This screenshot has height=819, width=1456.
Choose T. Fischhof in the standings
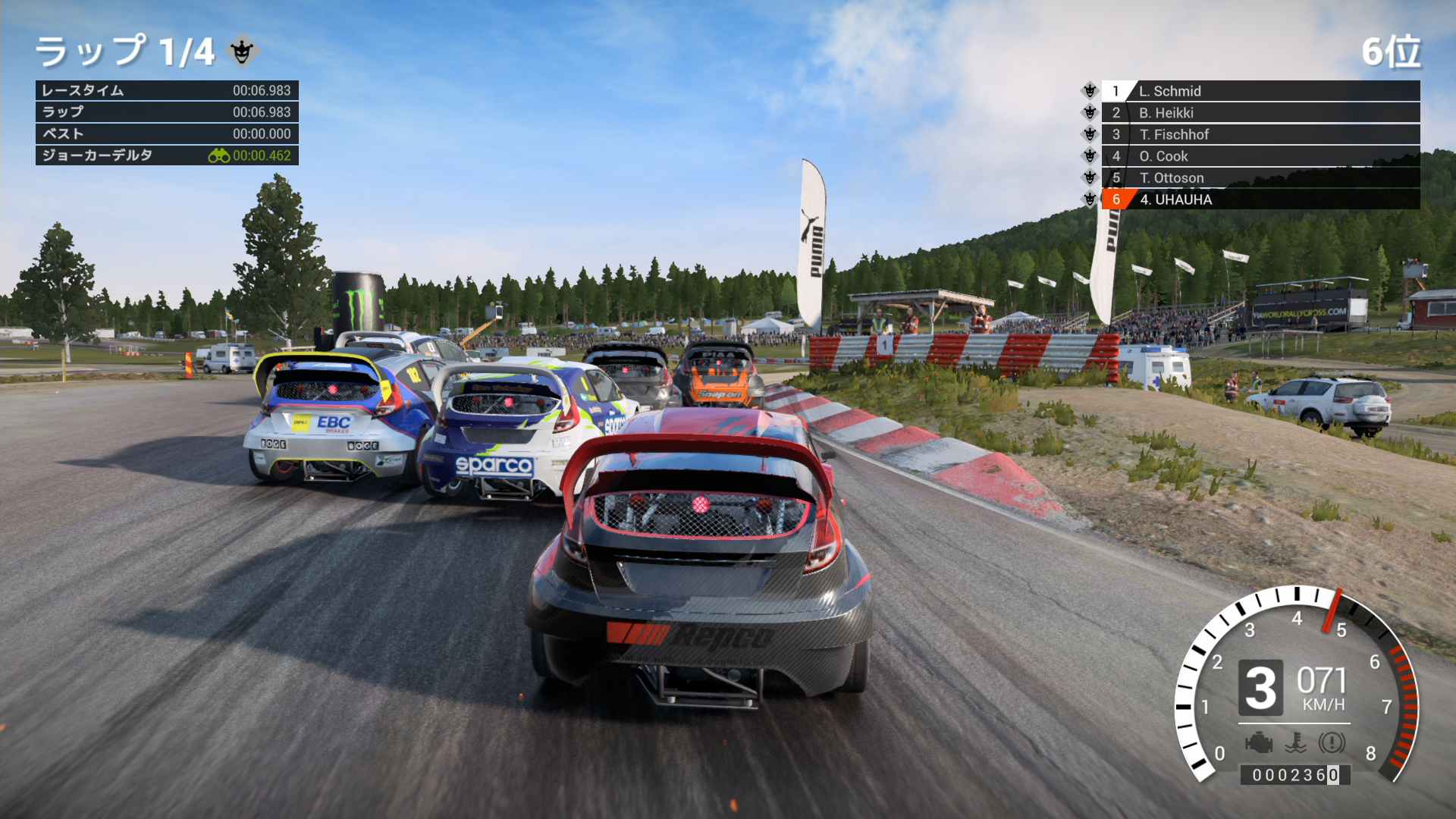pos(1259,134)
